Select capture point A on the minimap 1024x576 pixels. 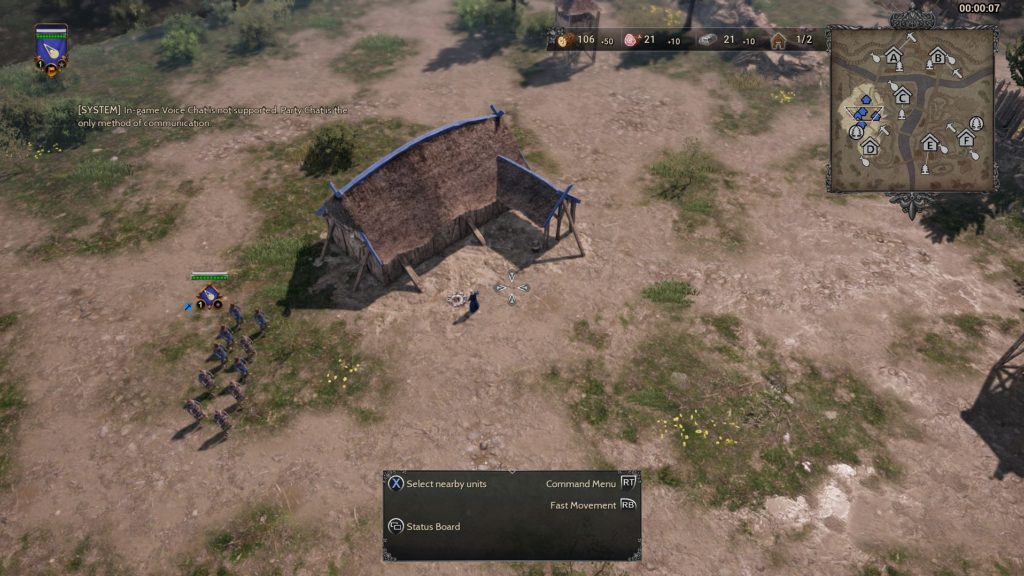(x=893, y=58)
